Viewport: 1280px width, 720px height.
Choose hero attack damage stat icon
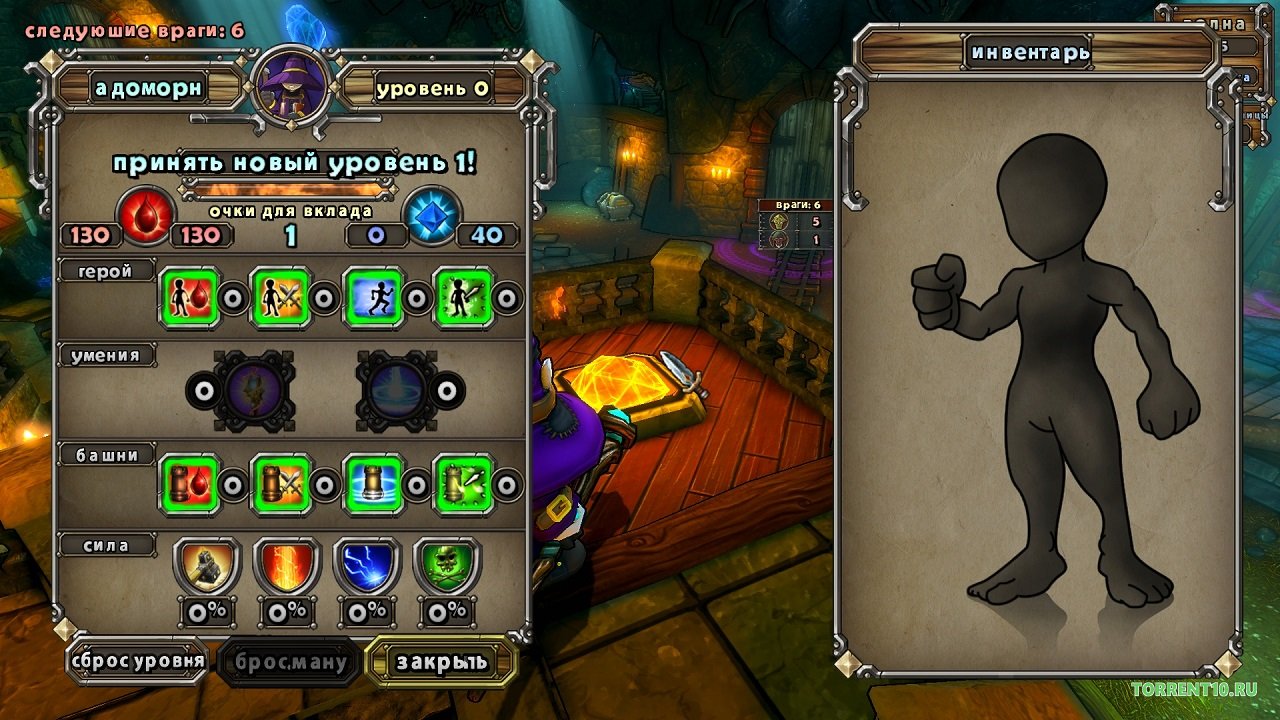(280, 297)
